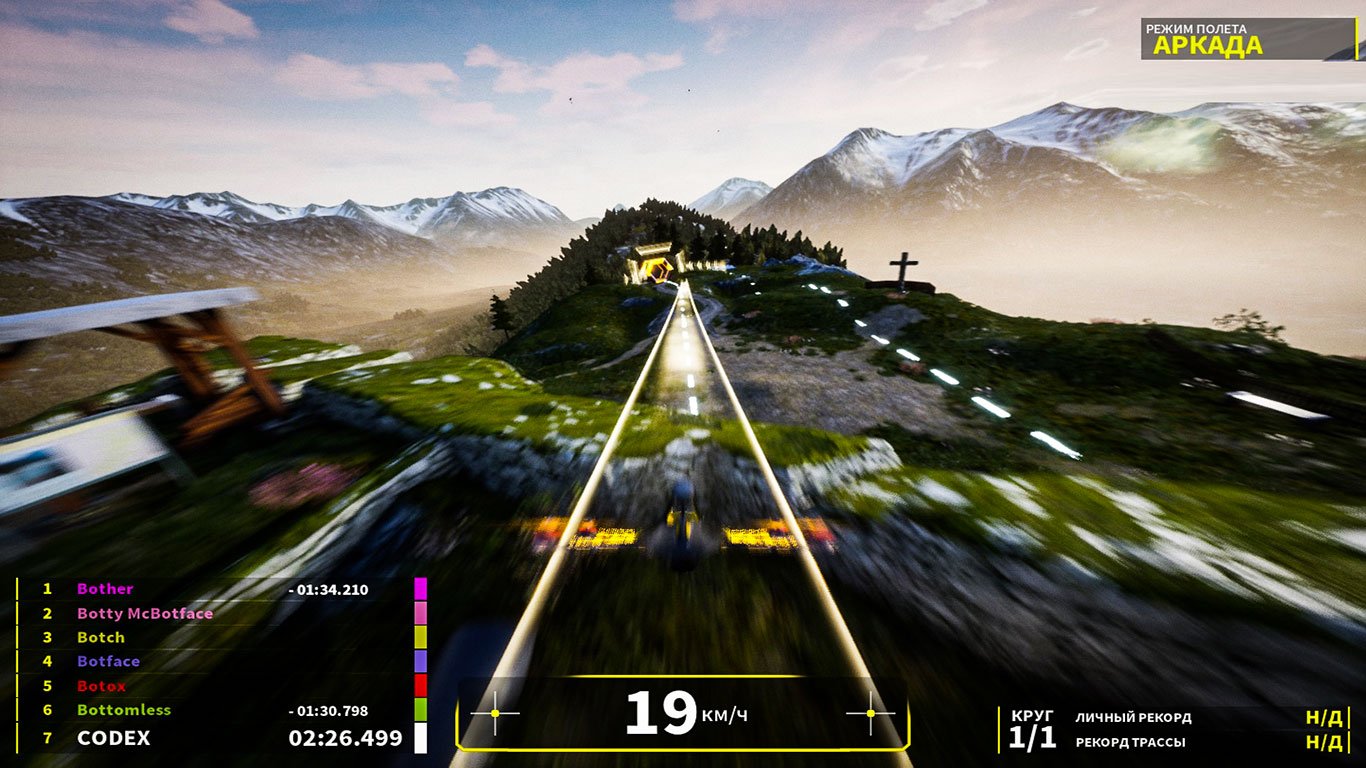Click Botch in the standings list
Viewport: 1366px width, 768px height.
pos(101,637)
